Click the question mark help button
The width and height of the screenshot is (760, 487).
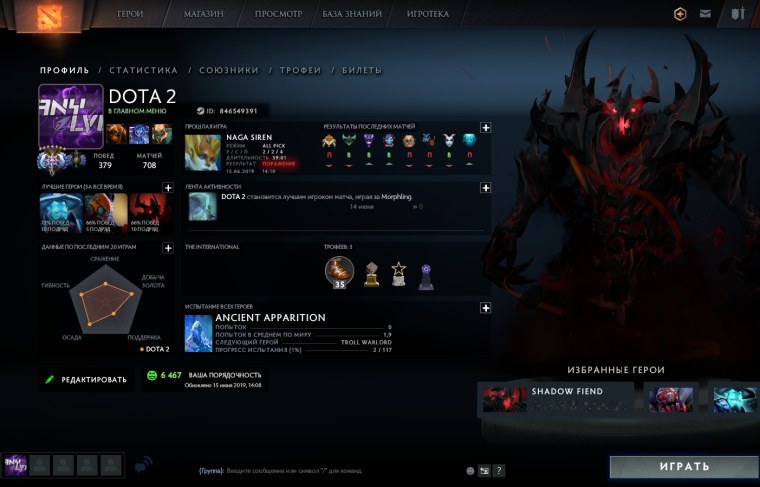point(499,470)
